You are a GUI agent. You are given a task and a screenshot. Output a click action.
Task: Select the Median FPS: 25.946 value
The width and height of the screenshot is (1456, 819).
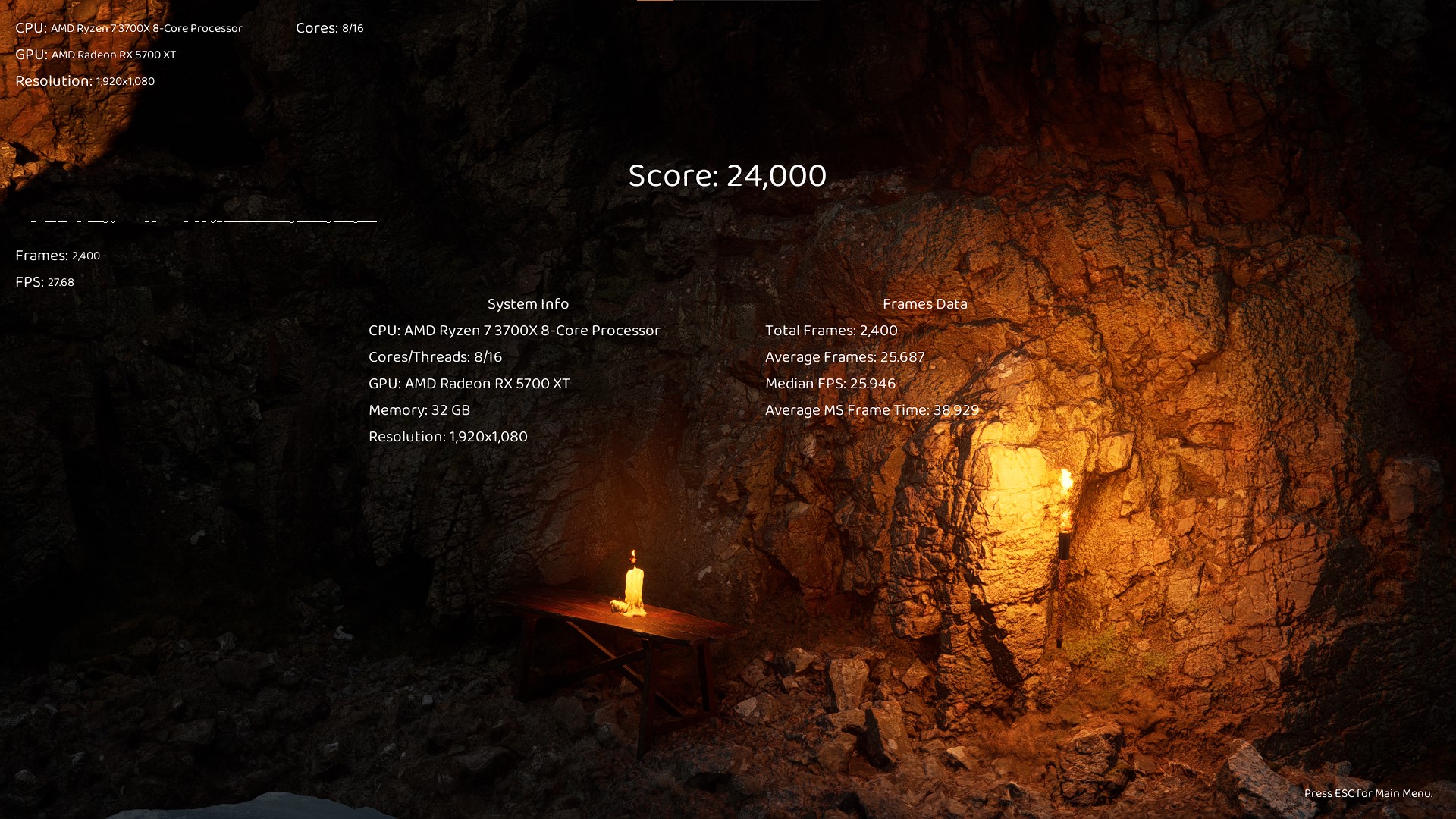click(x=830, y=383)
